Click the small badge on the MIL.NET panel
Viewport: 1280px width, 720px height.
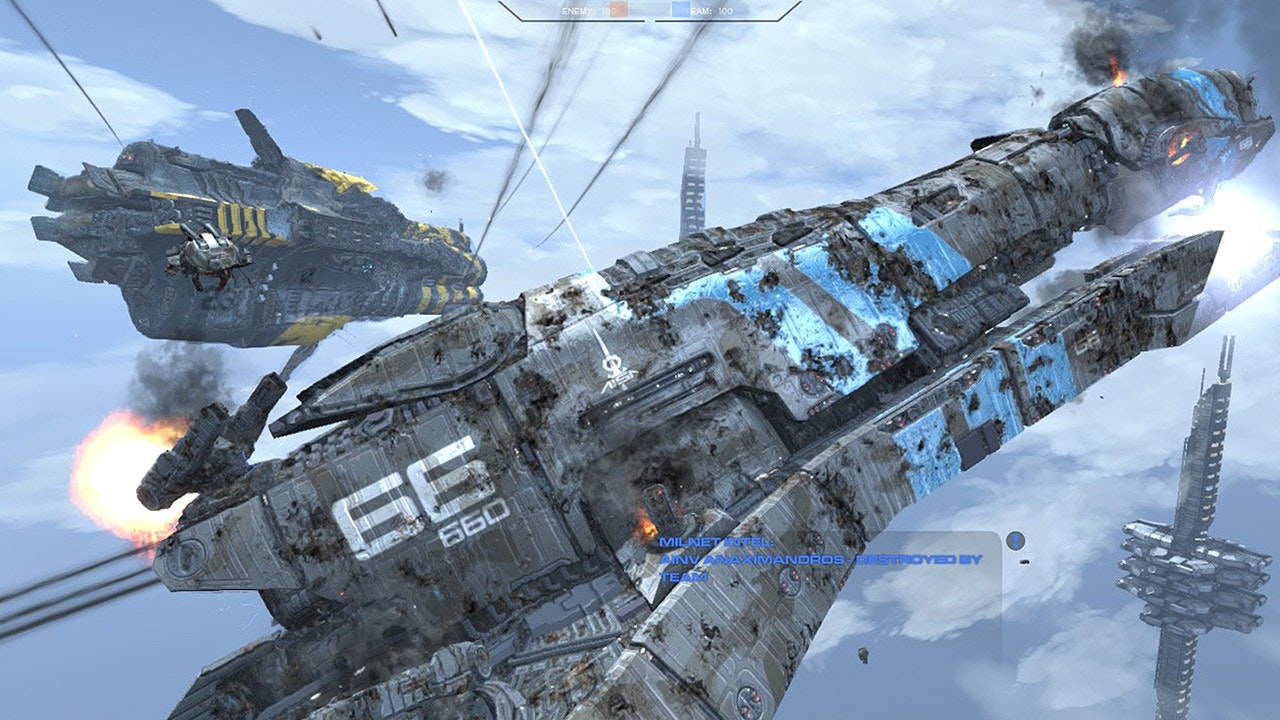[x=1016, y=540]
